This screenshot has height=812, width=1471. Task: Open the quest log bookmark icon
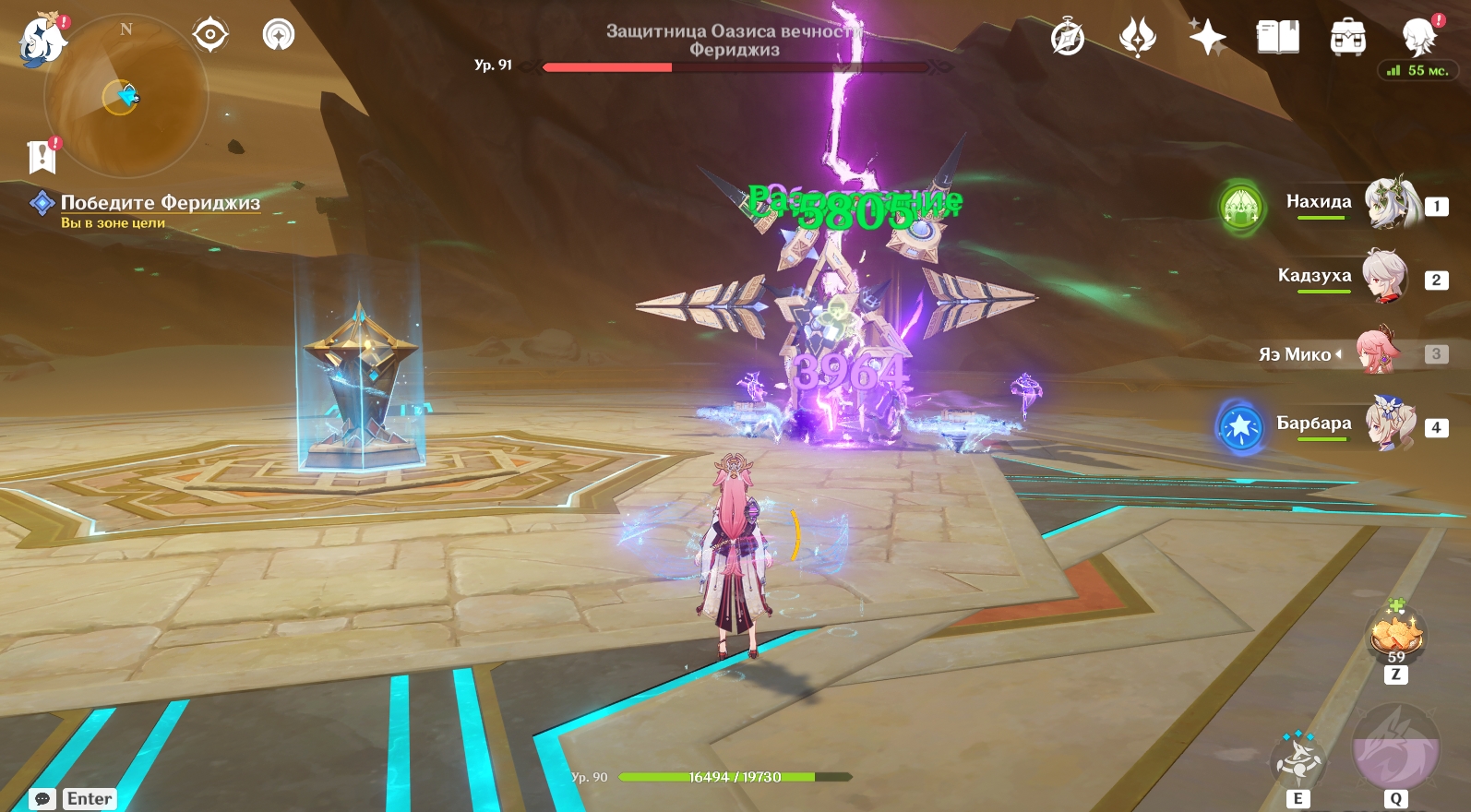[42, 157]
